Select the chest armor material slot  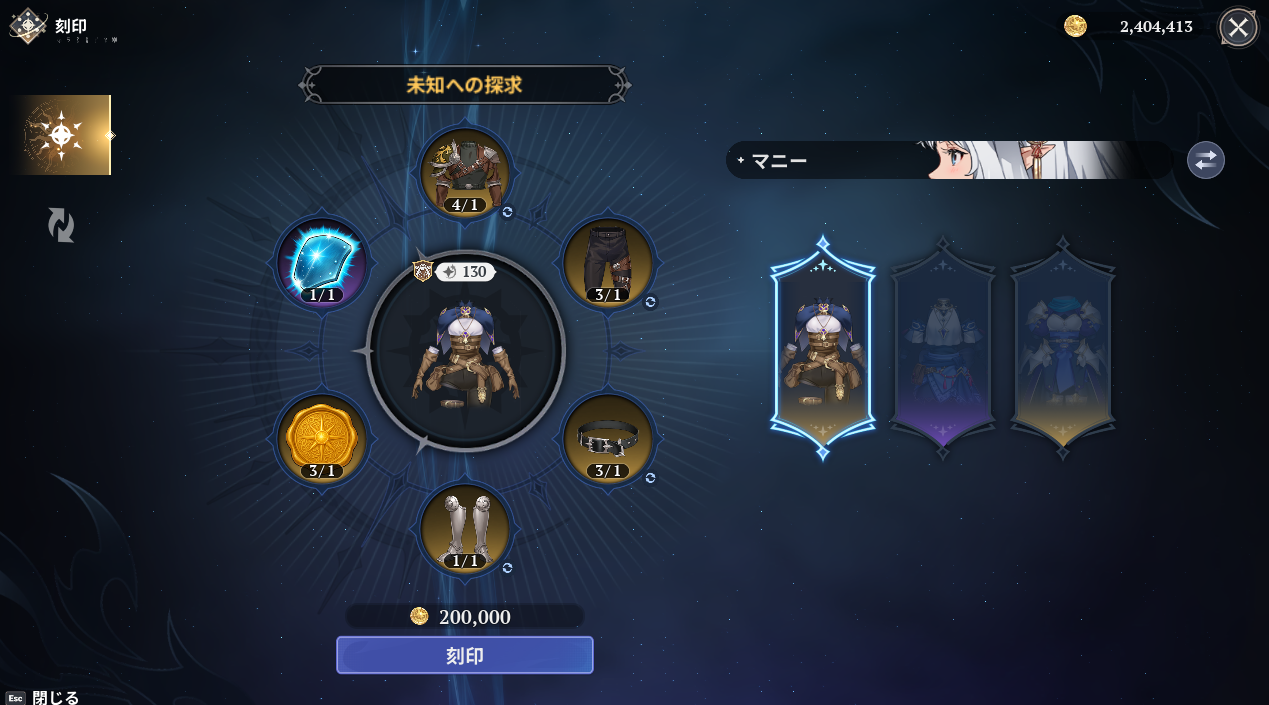point(465,172)
